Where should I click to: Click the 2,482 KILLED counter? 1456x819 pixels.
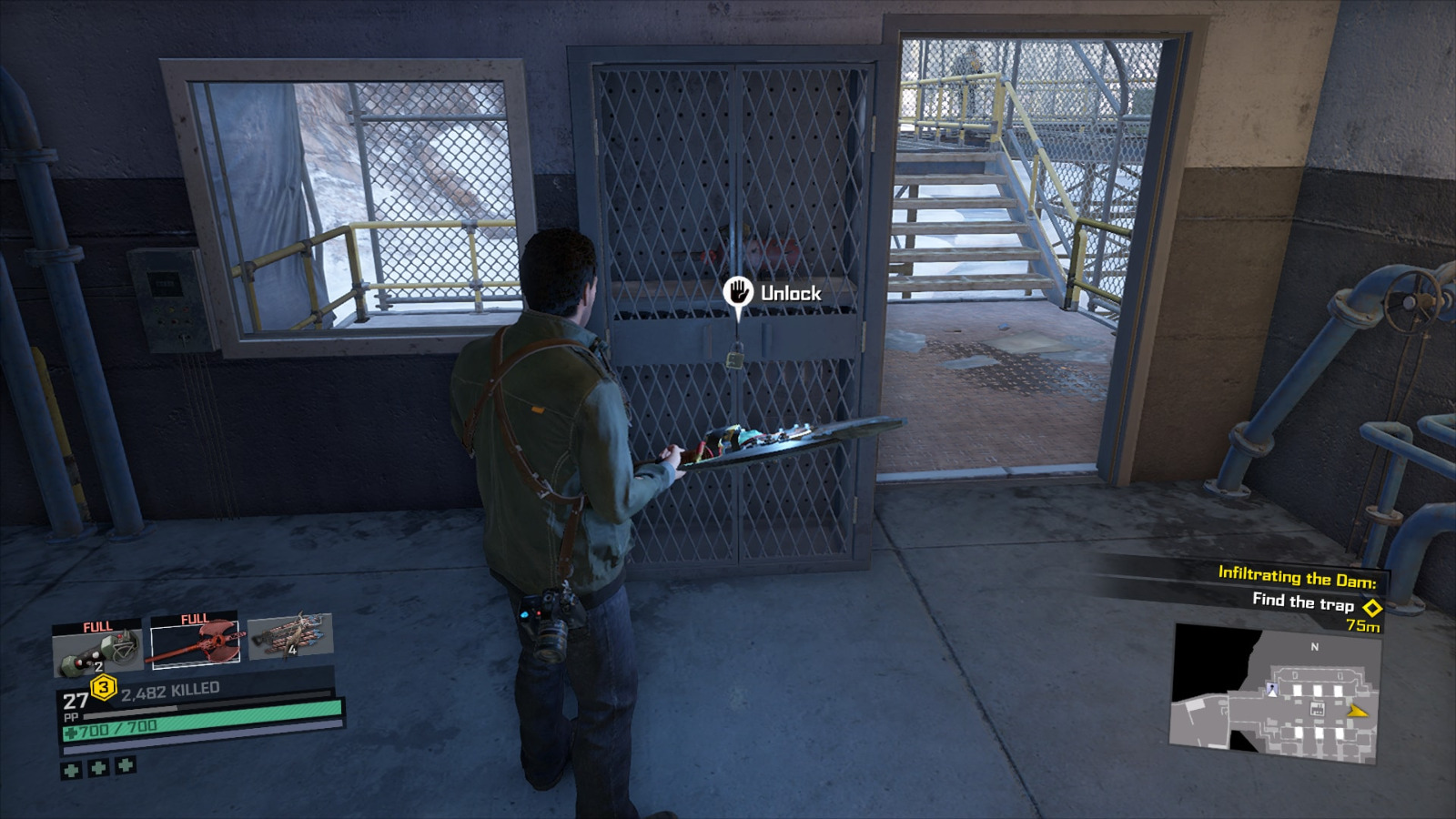click(x=169, y=690)
